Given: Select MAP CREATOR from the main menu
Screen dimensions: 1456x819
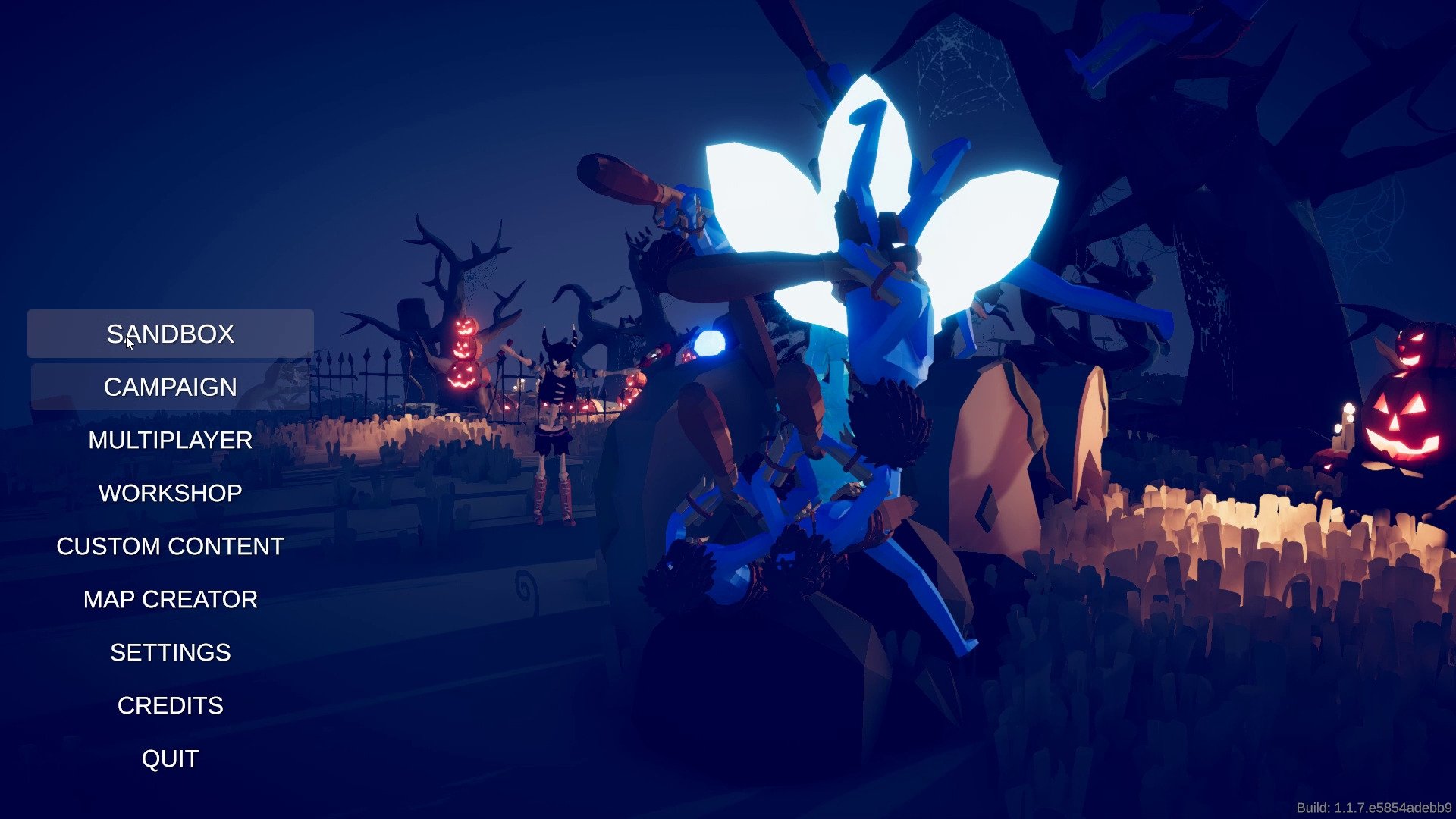Looking at the screenshot, I should pyautogui.click(x=170, y=599).
